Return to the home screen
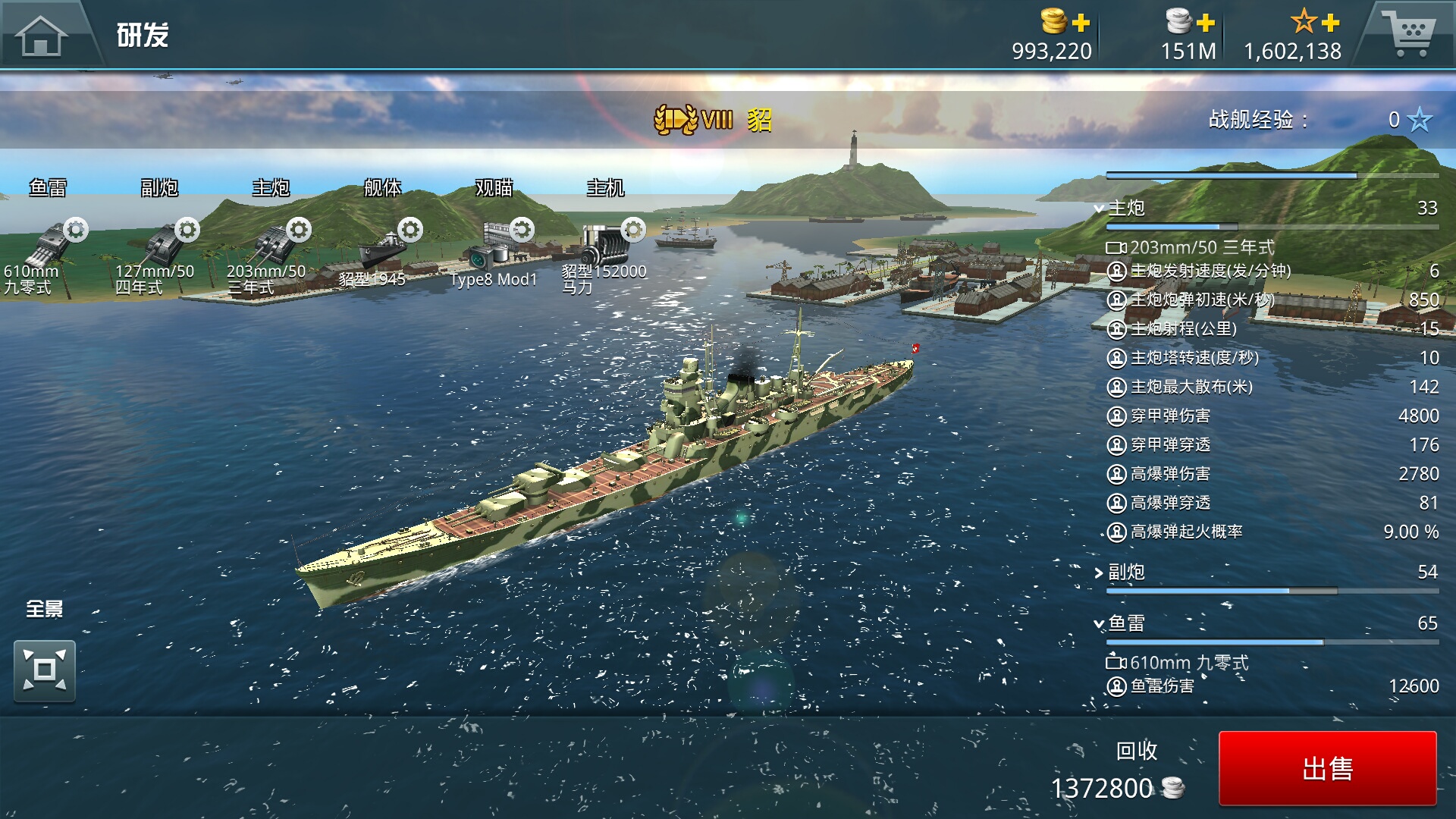1456x819 pixels. pos(42,34)
